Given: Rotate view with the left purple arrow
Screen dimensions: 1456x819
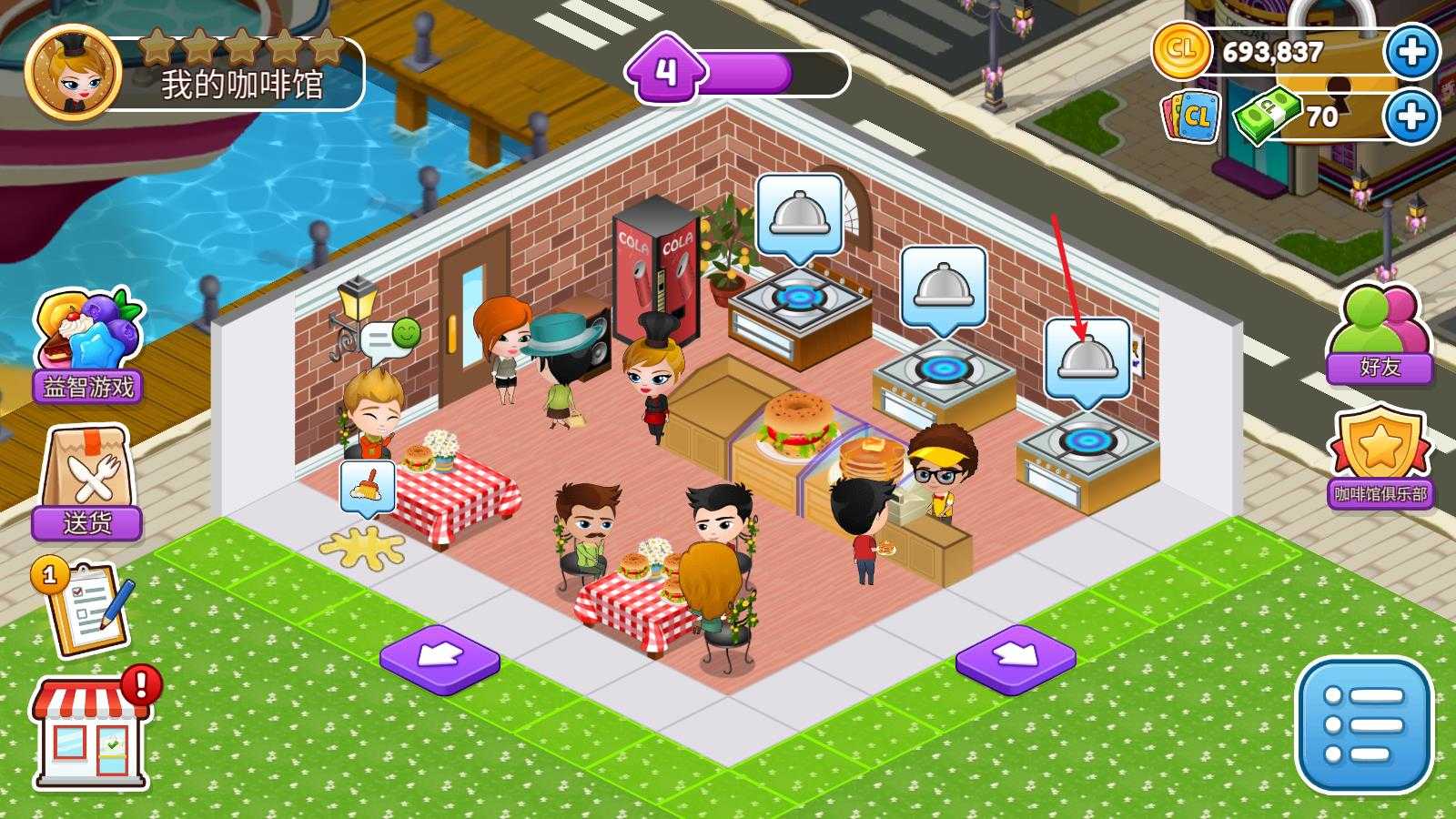Looking at the screenshot, I should click(440, 657).
